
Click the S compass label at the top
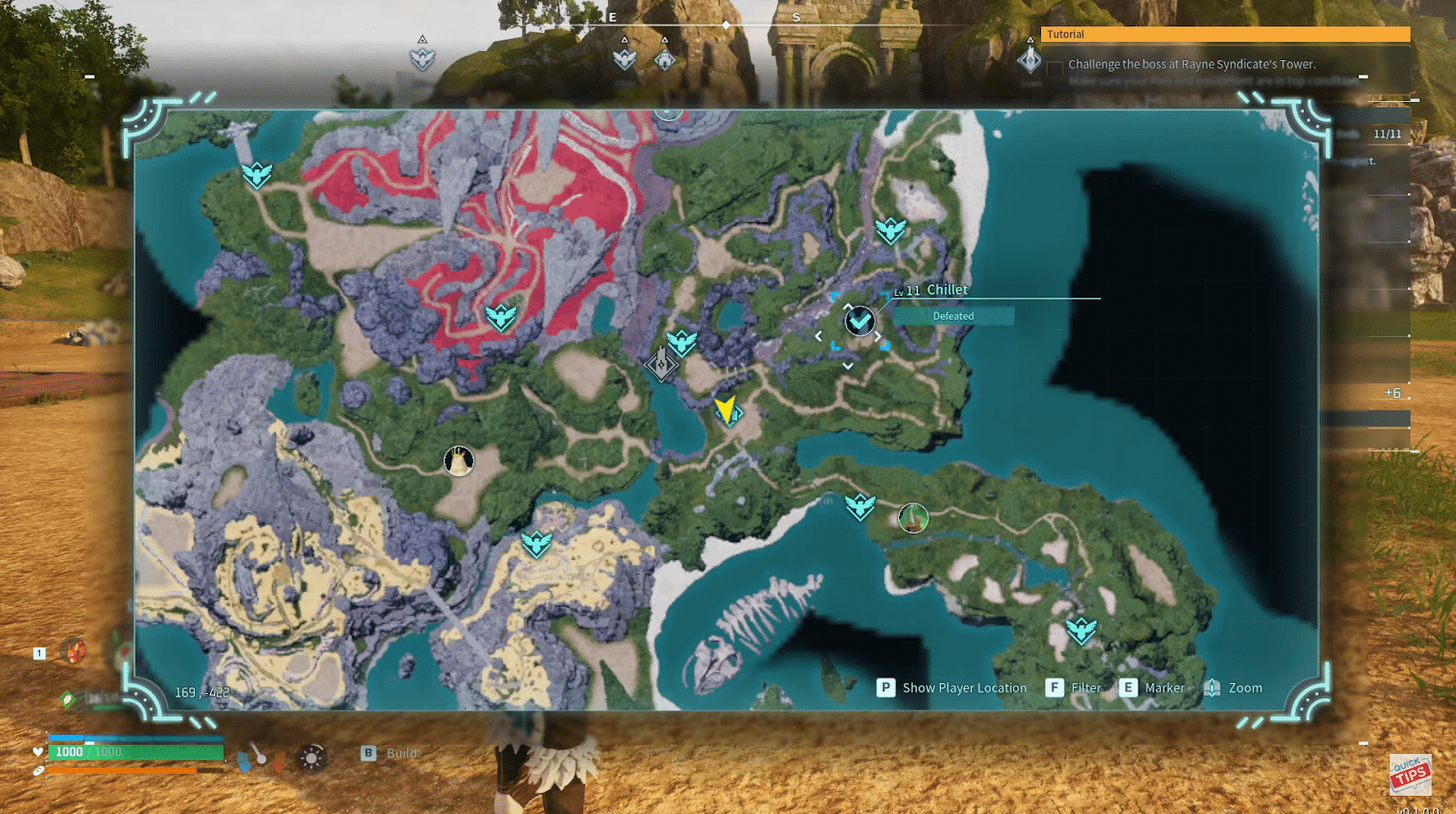pyautogui.click(x=796, y=16)
